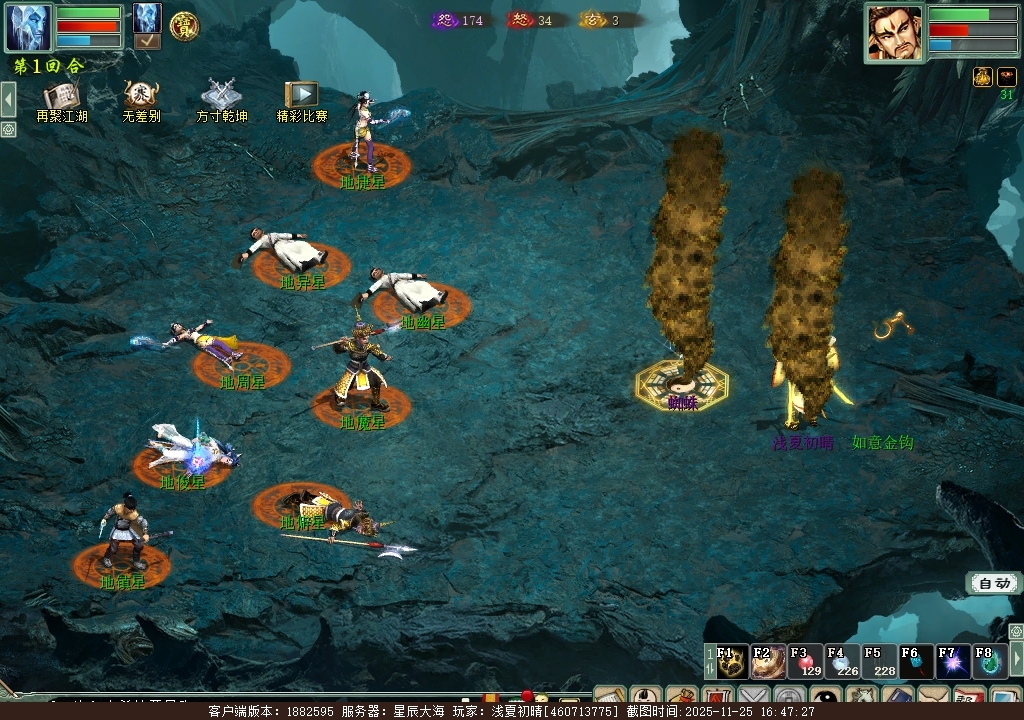Use the F3 red potion item
1024x720 pixels.
[805, 662]
